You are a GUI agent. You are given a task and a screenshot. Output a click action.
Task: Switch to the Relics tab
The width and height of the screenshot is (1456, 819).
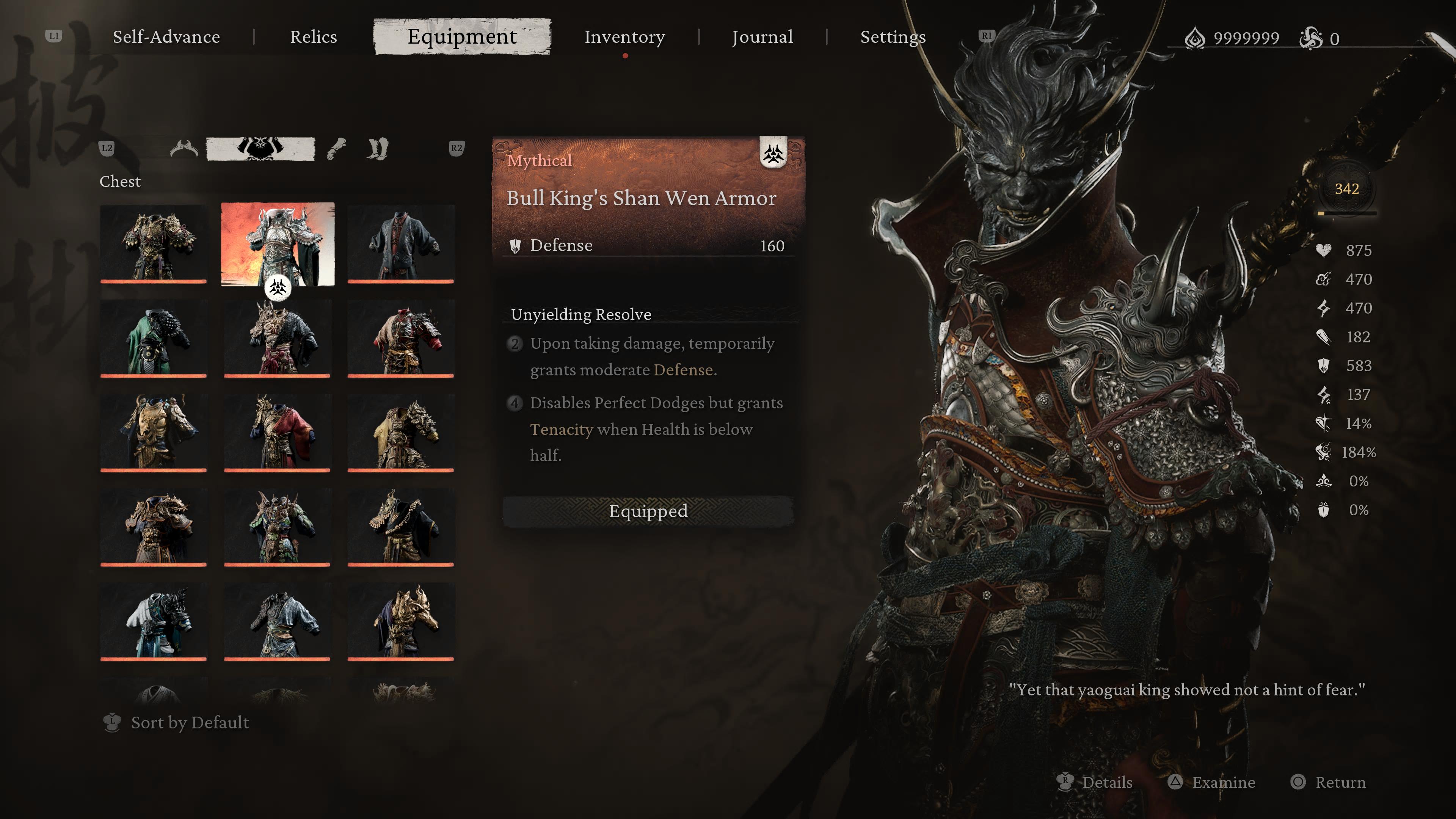pos(313,37)
